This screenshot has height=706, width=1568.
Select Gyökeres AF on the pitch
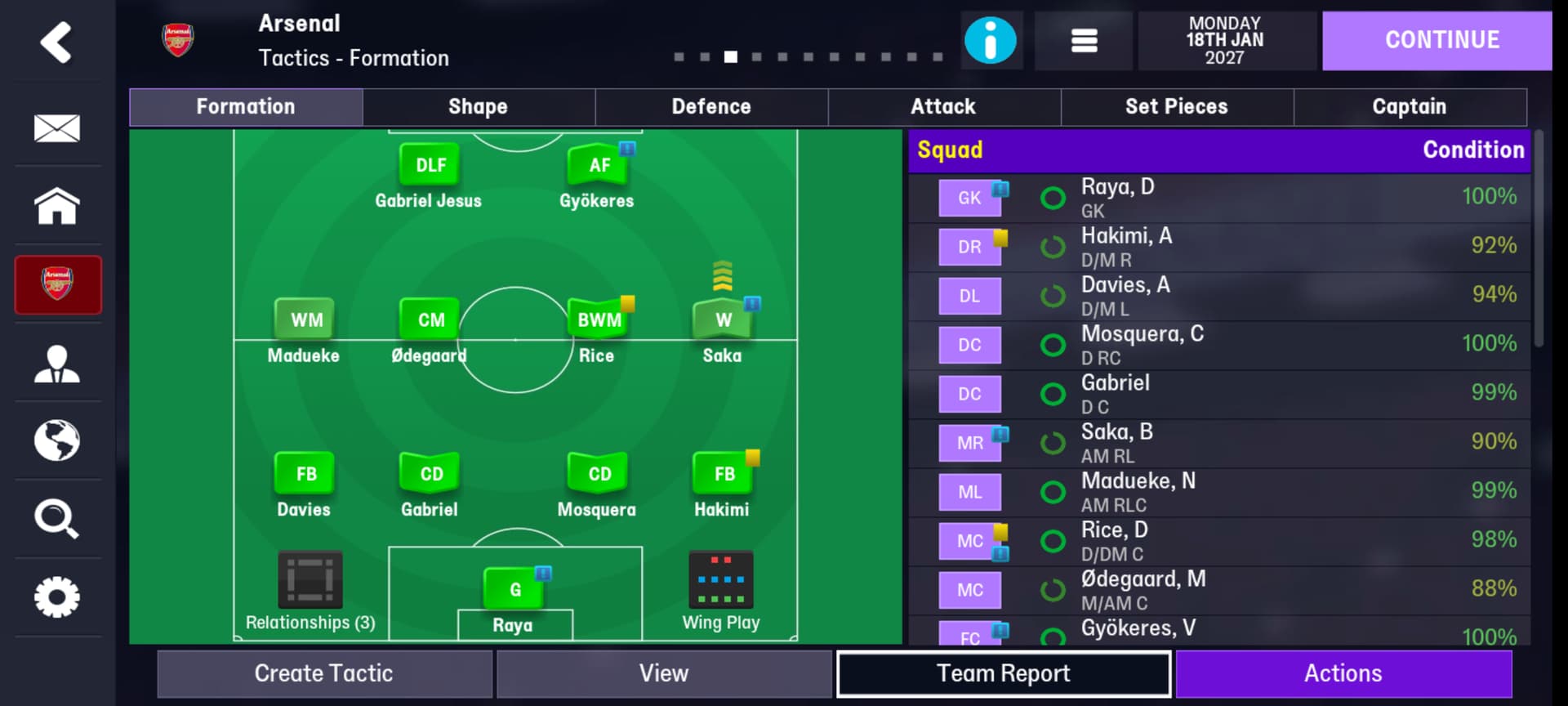(599, 166)
